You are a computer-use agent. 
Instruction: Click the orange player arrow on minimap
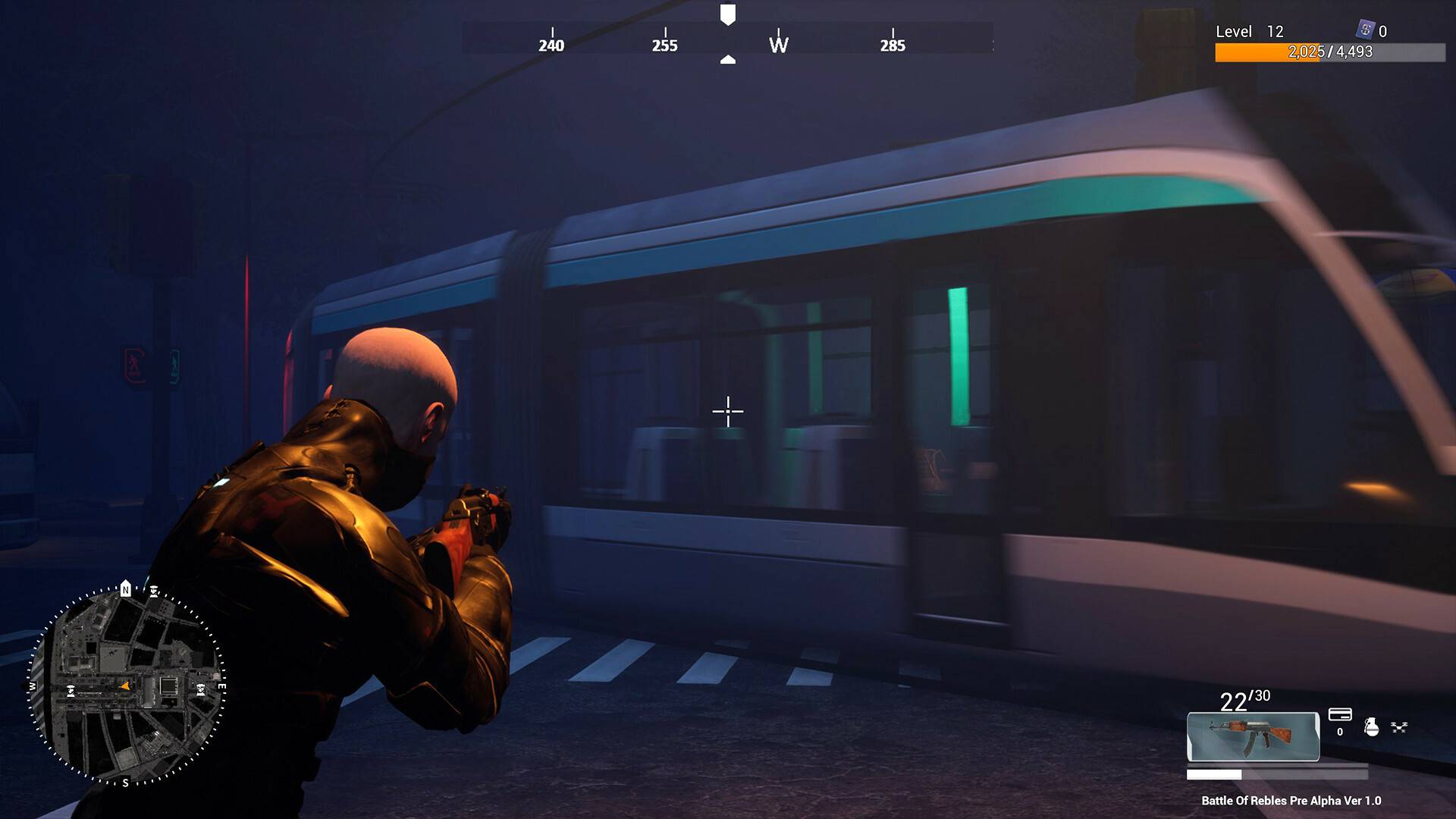(125, 686)
